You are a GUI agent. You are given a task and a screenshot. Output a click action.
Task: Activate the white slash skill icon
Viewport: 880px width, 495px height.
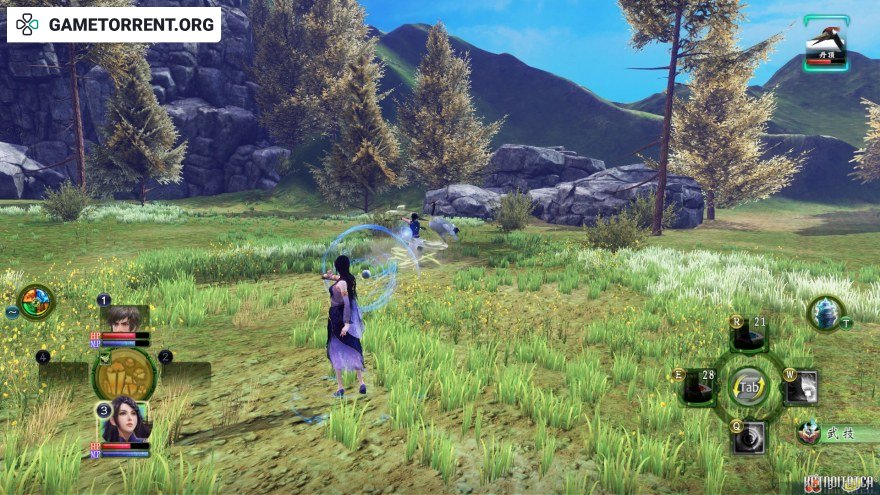pos(801,386)
